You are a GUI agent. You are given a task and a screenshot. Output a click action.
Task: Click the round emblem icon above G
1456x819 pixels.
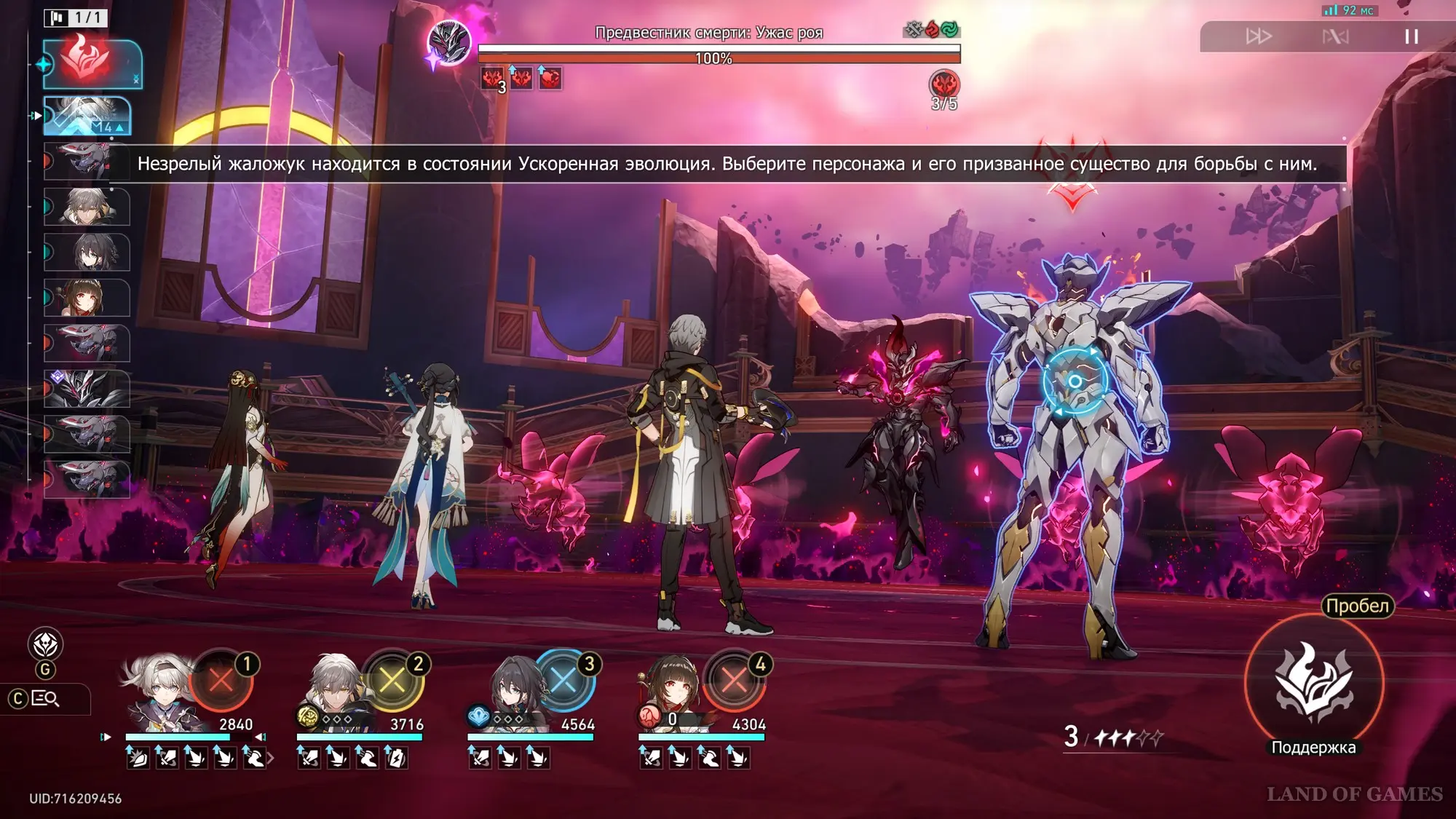pyautogui.click(x=45, y=644)
